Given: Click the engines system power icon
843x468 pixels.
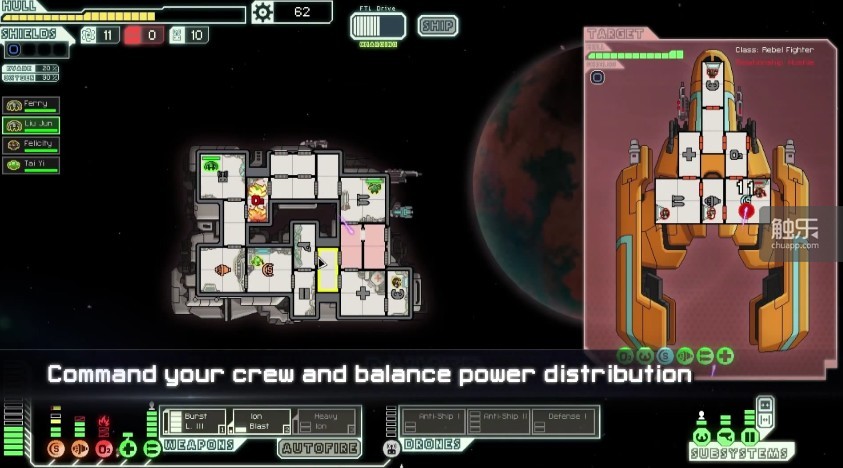Looking at the screenshot, I should coord(80,448).
